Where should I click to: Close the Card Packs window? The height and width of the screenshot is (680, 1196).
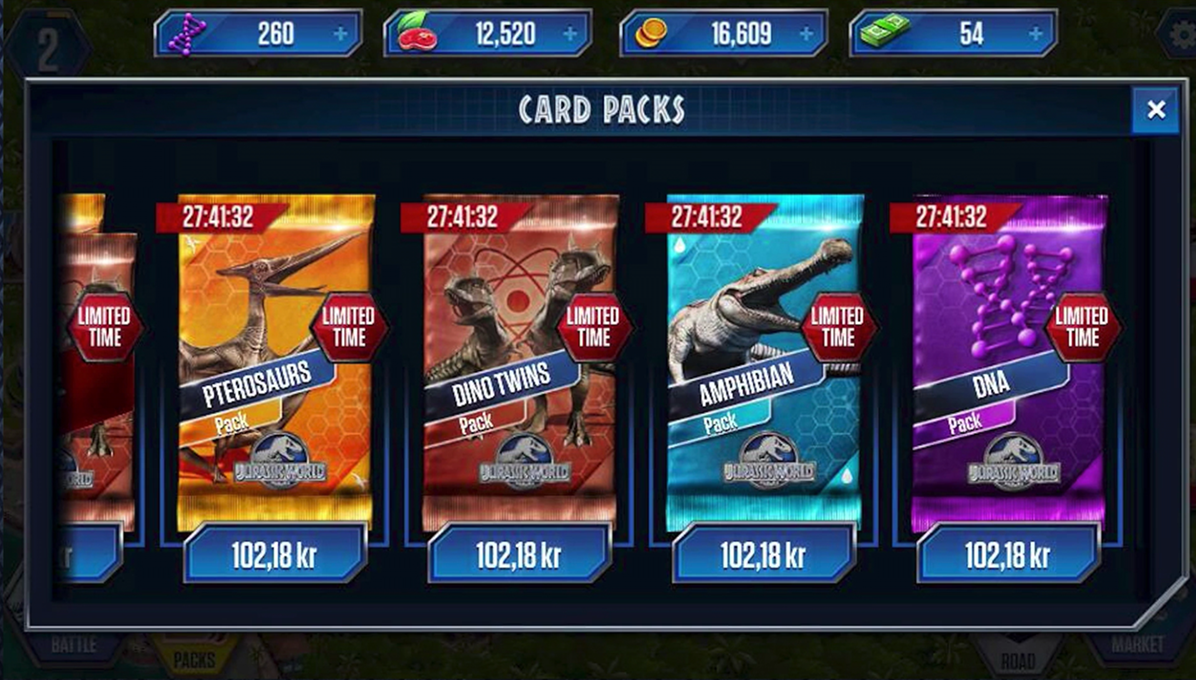tap(1156, 110)
